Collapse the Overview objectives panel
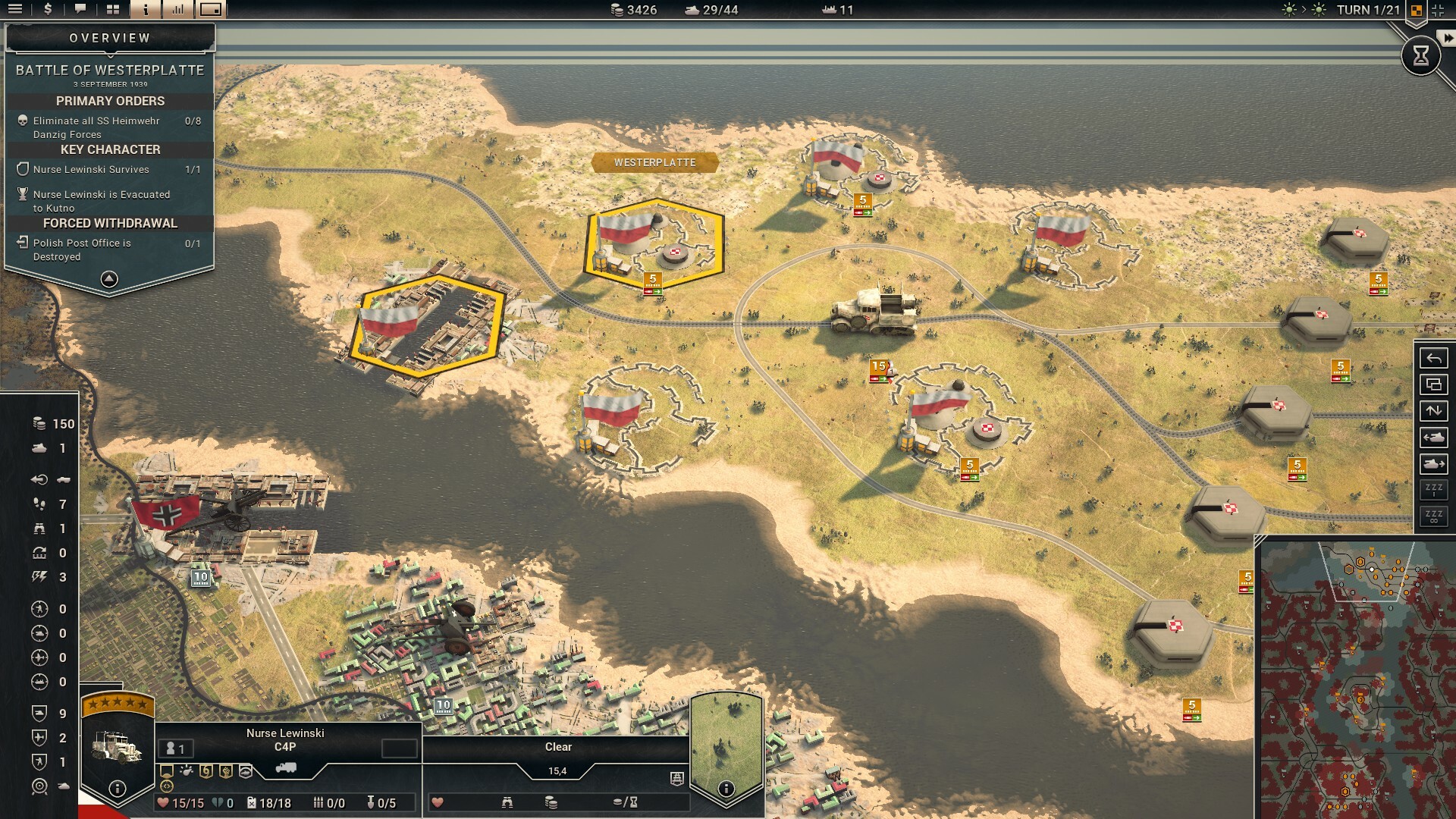 [111, 279]
